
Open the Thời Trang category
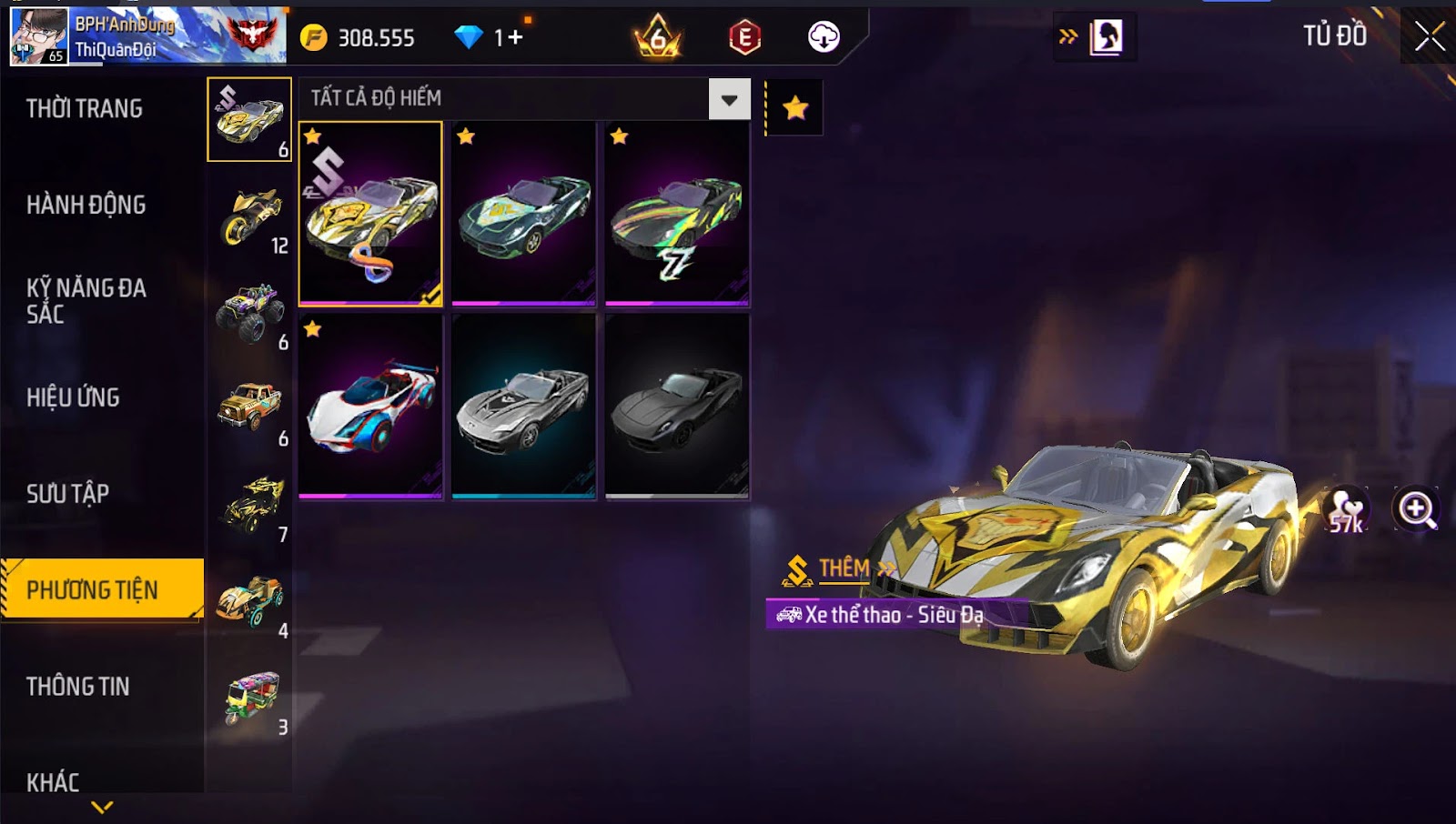coord(85,109)
